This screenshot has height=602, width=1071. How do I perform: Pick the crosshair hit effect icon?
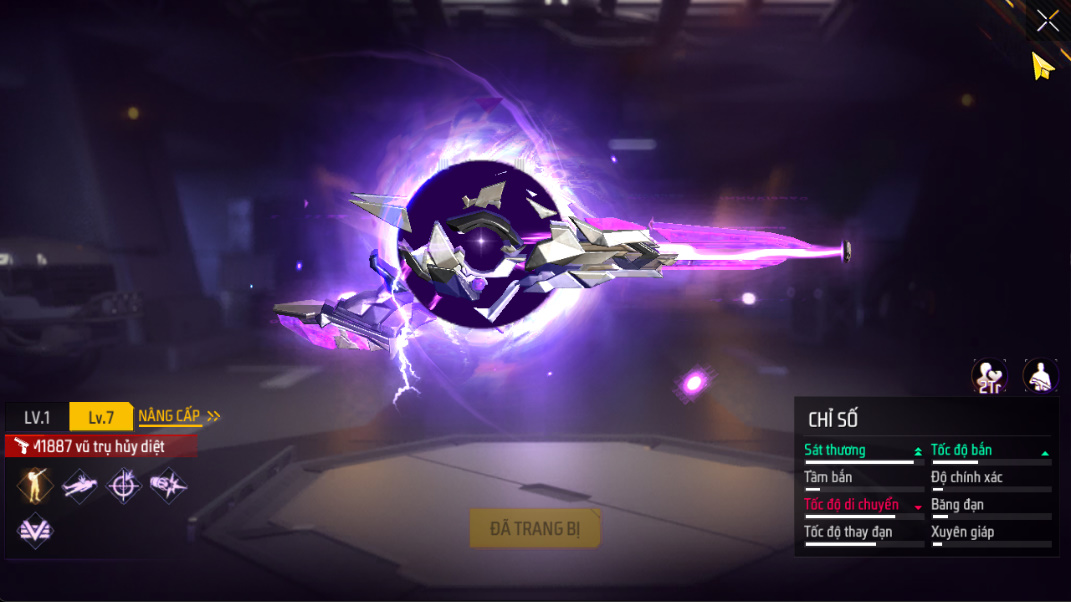point(124,485)
